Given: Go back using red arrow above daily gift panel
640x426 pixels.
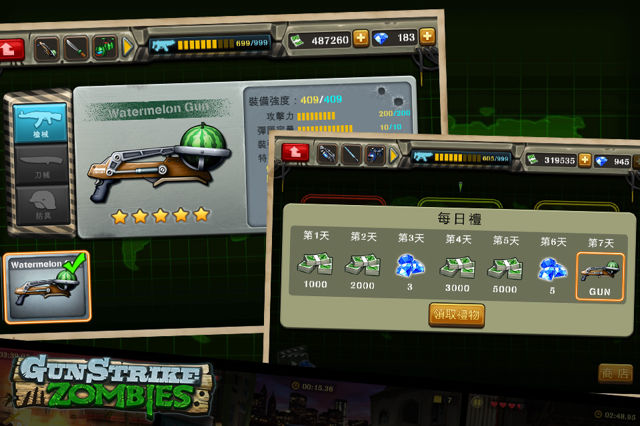Looking at the screenshot, I should click(297, 152).
